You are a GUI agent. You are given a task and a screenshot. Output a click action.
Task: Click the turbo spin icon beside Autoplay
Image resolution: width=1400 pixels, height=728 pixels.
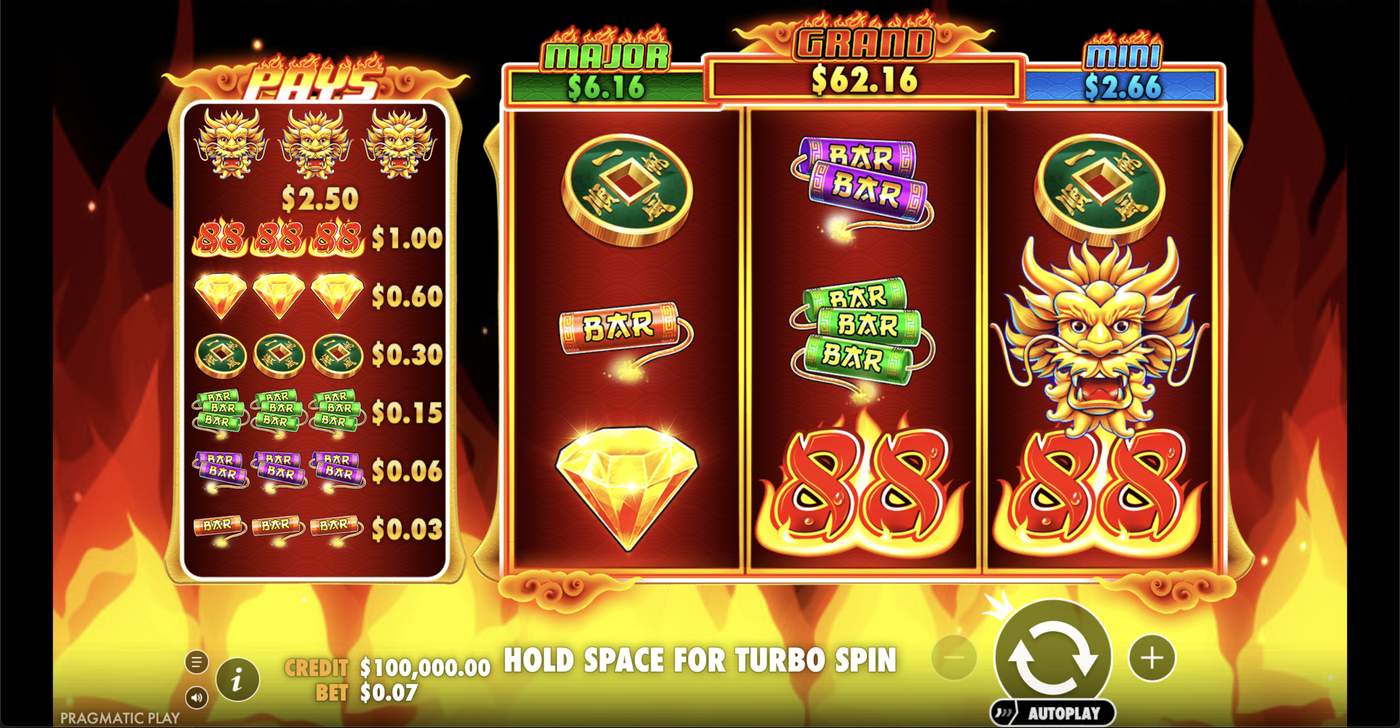point(1002,711)
